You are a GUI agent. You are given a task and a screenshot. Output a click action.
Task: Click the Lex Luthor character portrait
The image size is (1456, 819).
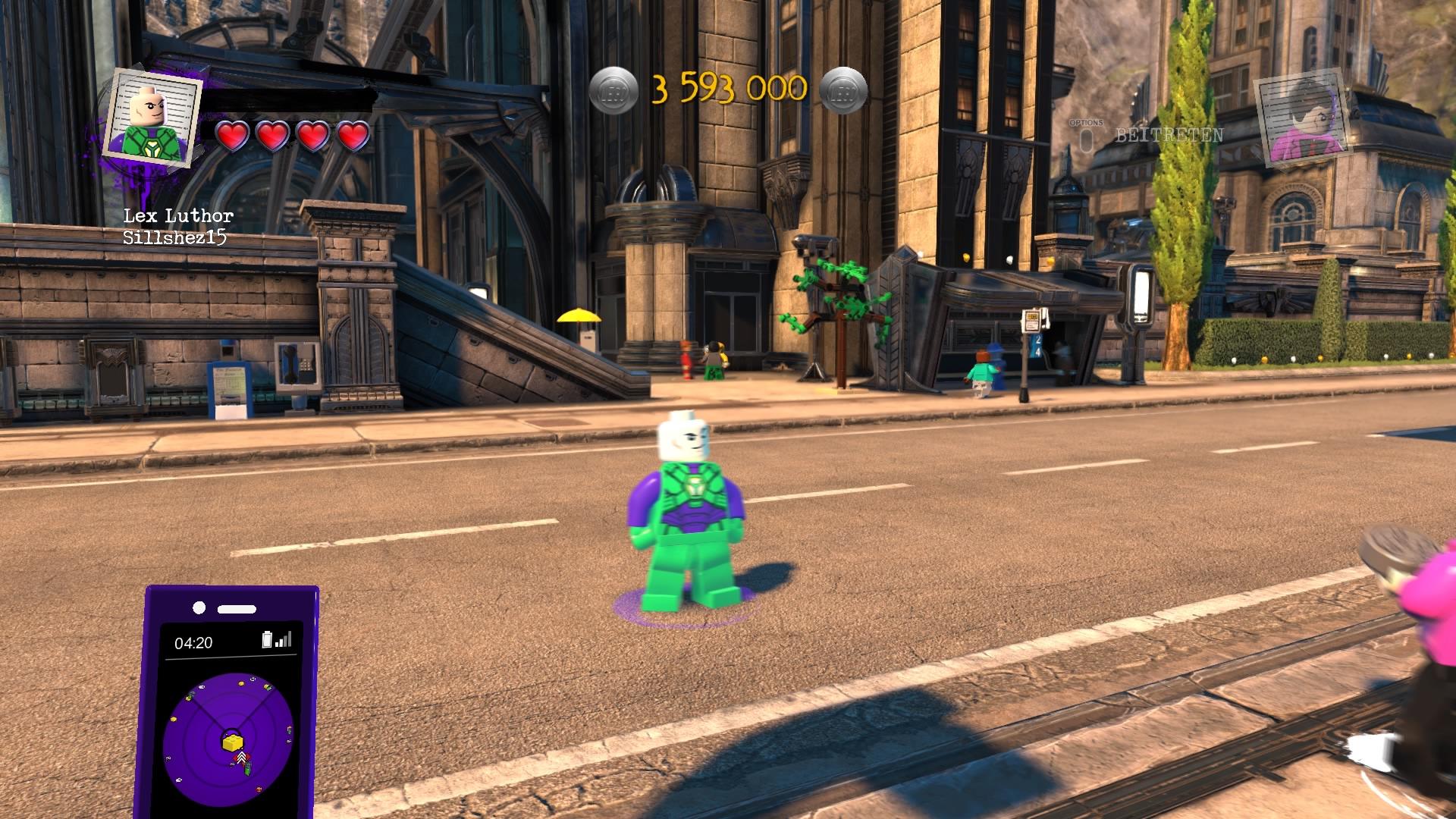tap(152, 115)
